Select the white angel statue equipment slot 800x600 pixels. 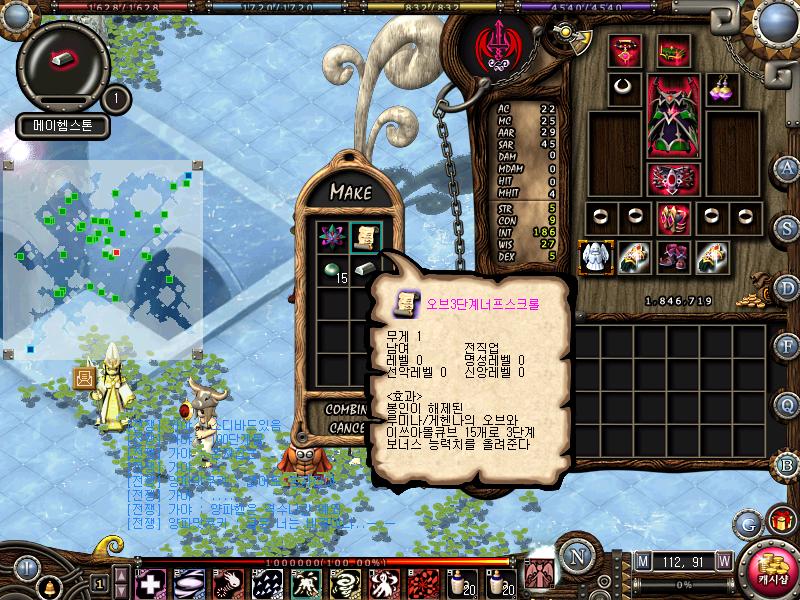pos(596,257)
